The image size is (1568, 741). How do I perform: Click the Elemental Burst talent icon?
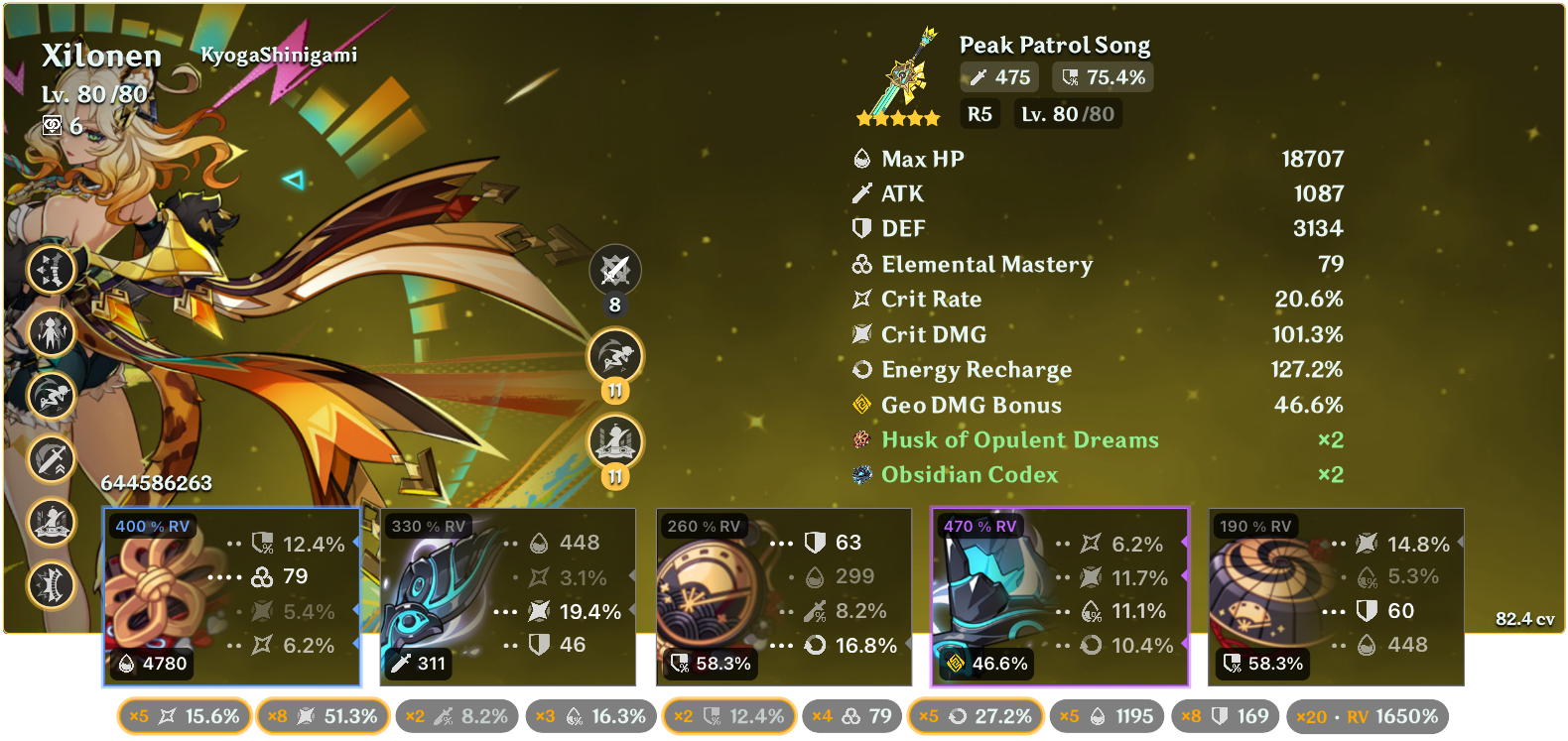615,436
